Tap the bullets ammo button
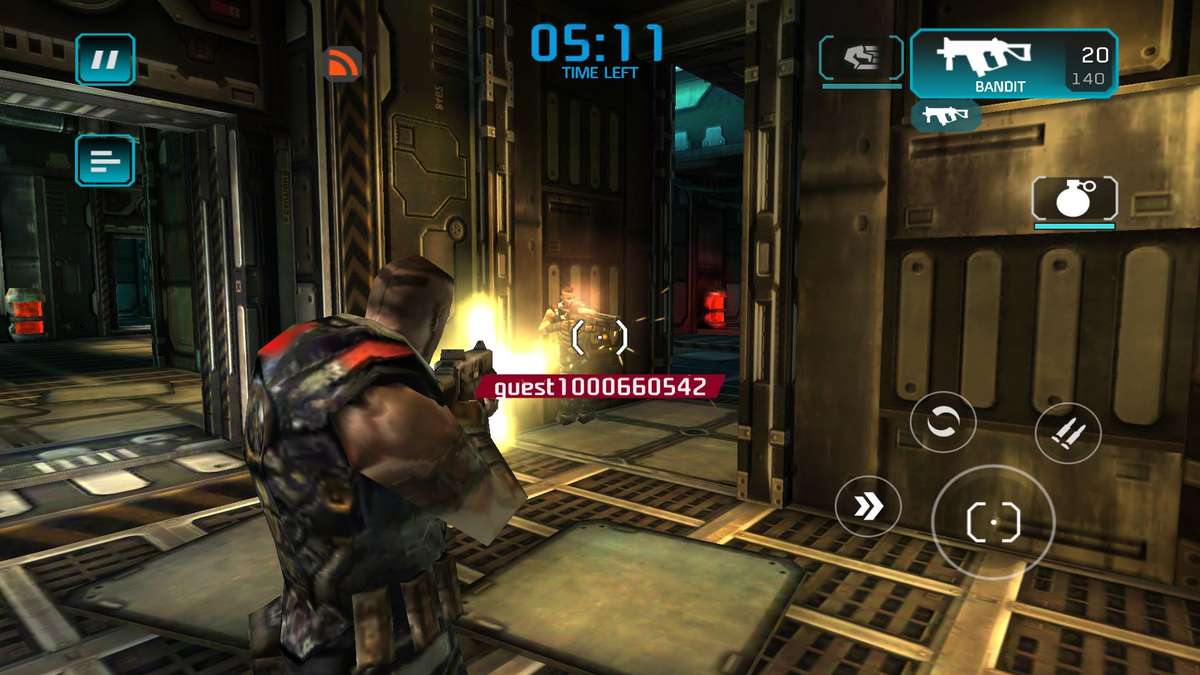Image resolution: width=1200 pixels, height=675 pixels. tap(1067, 433)
